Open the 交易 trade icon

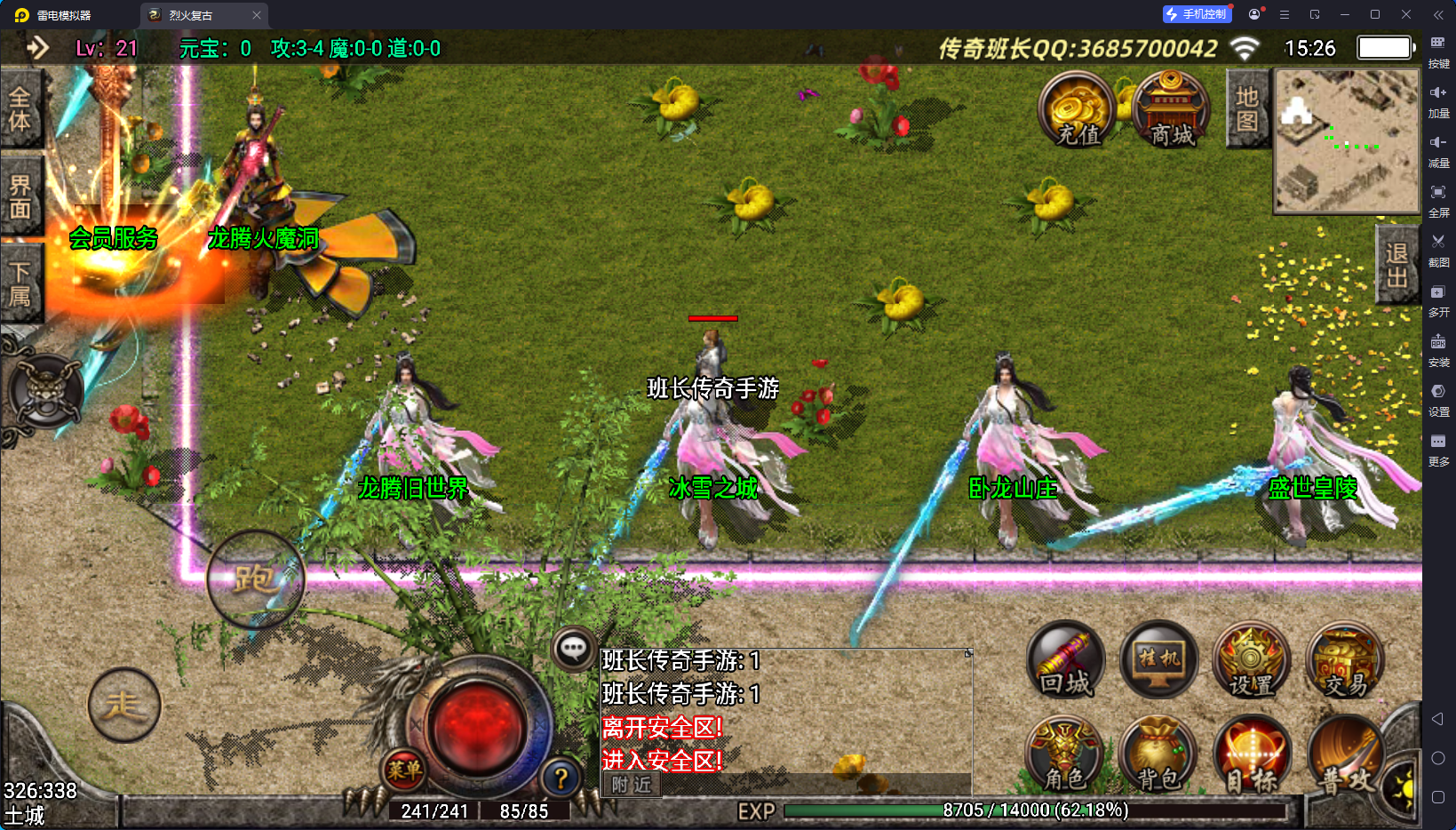pos(1345,661)
